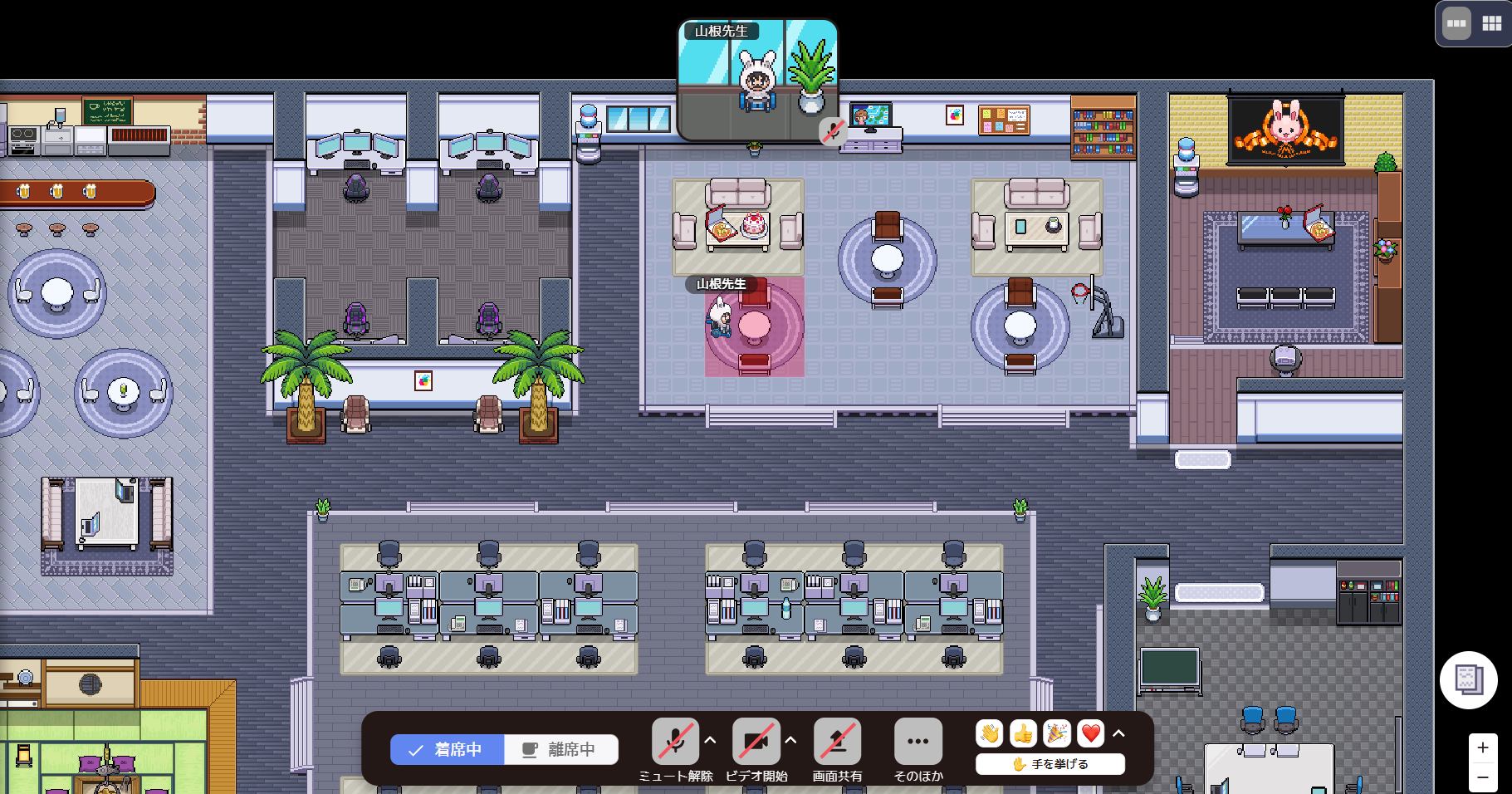Switch to single-row video layout
The width and height of the screenshot is (1512, 794).
point(1456,23)
